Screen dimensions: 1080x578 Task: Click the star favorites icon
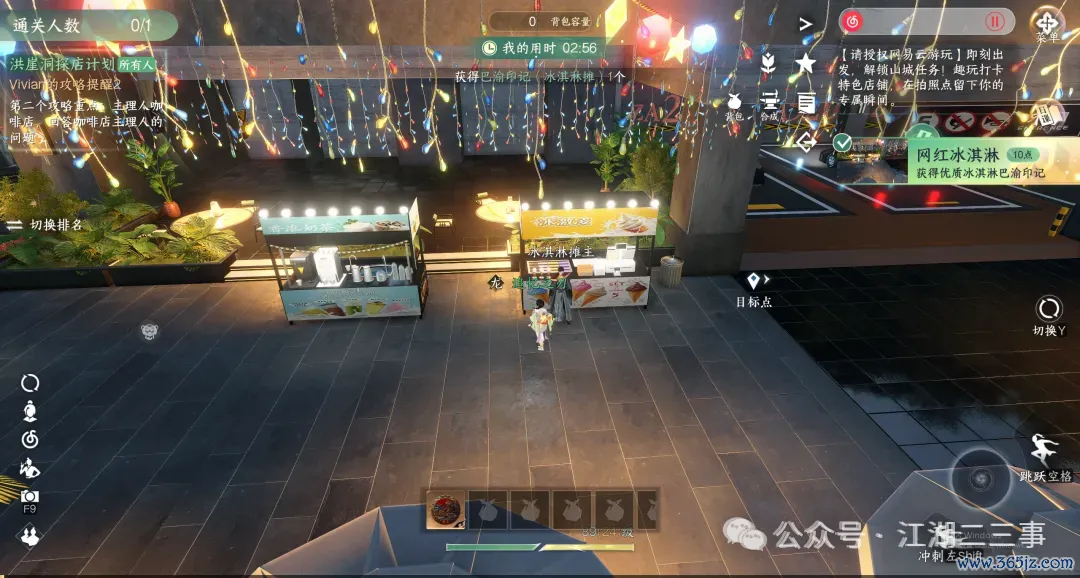coord(805,63)
